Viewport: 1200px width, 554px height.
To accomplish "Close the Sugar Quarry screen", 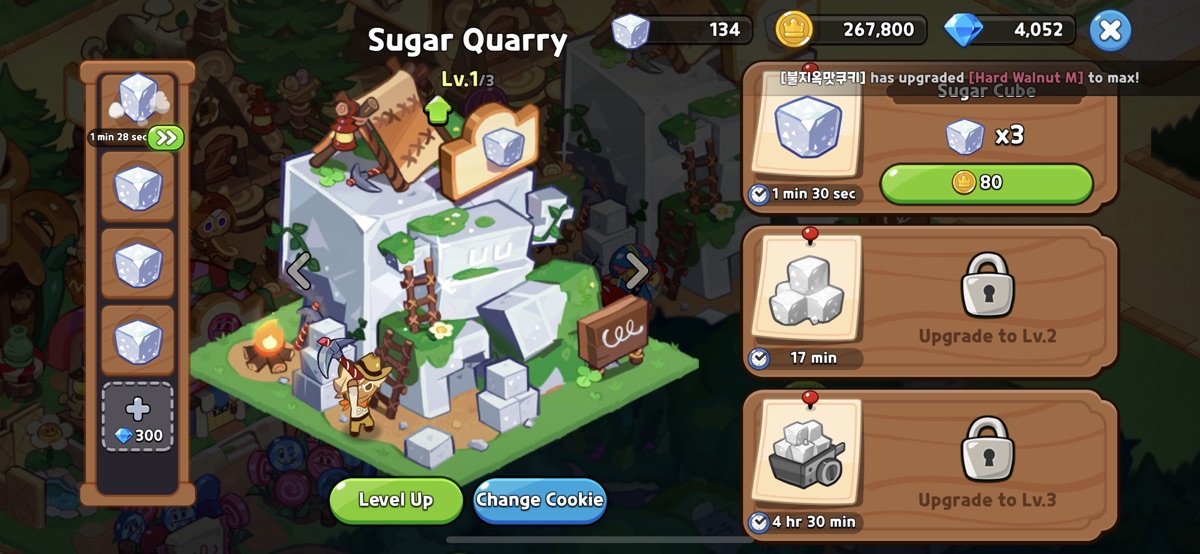I will (x=1110, y=30).
